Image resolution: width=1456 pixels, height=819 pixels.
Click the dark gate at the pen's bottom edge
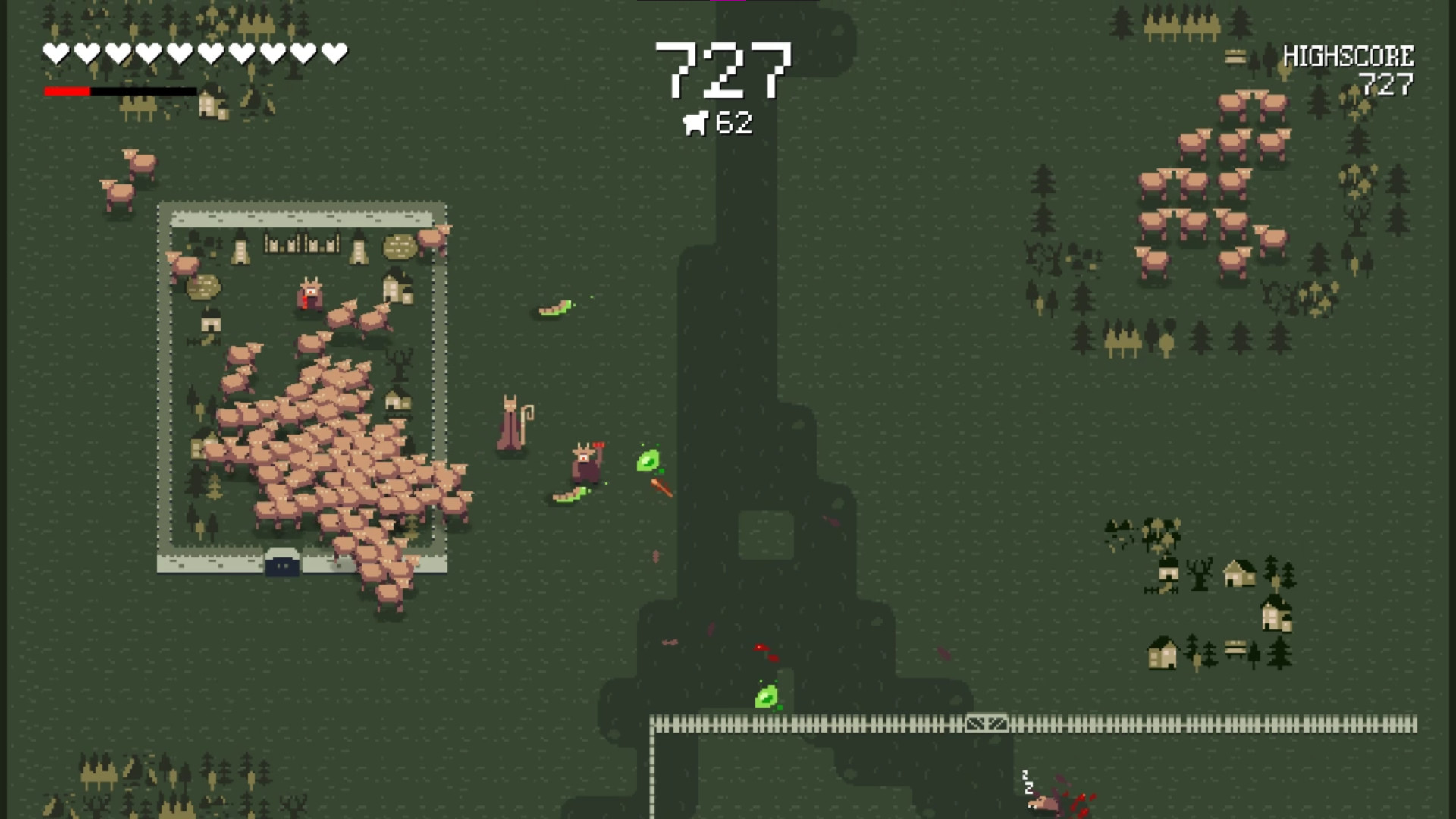(x=281, y=566)
